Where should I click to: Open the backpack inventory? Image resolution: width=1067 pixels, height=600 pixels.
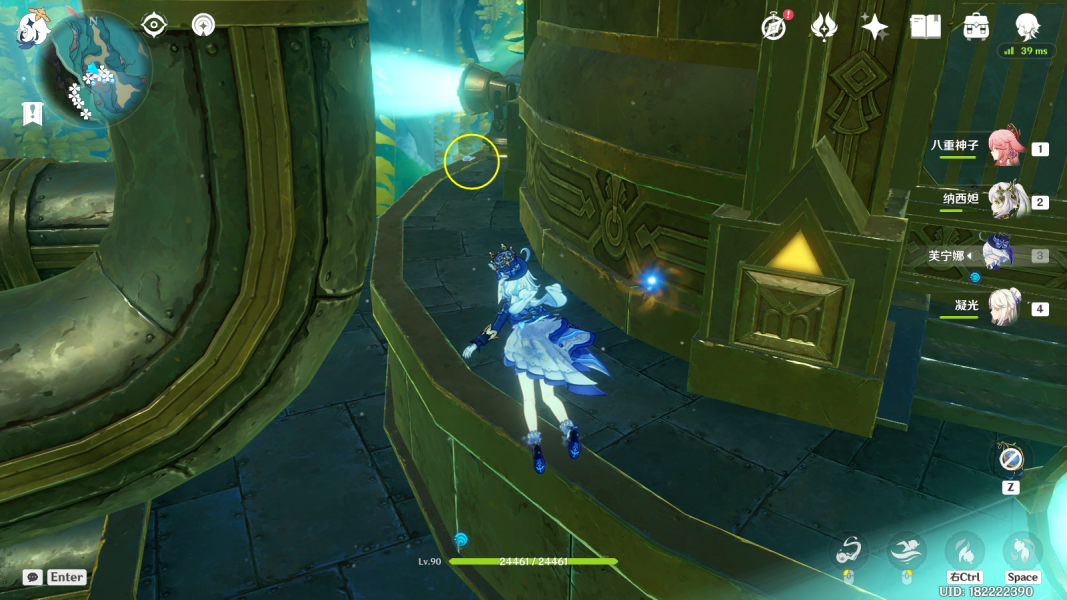coord(976,27)
